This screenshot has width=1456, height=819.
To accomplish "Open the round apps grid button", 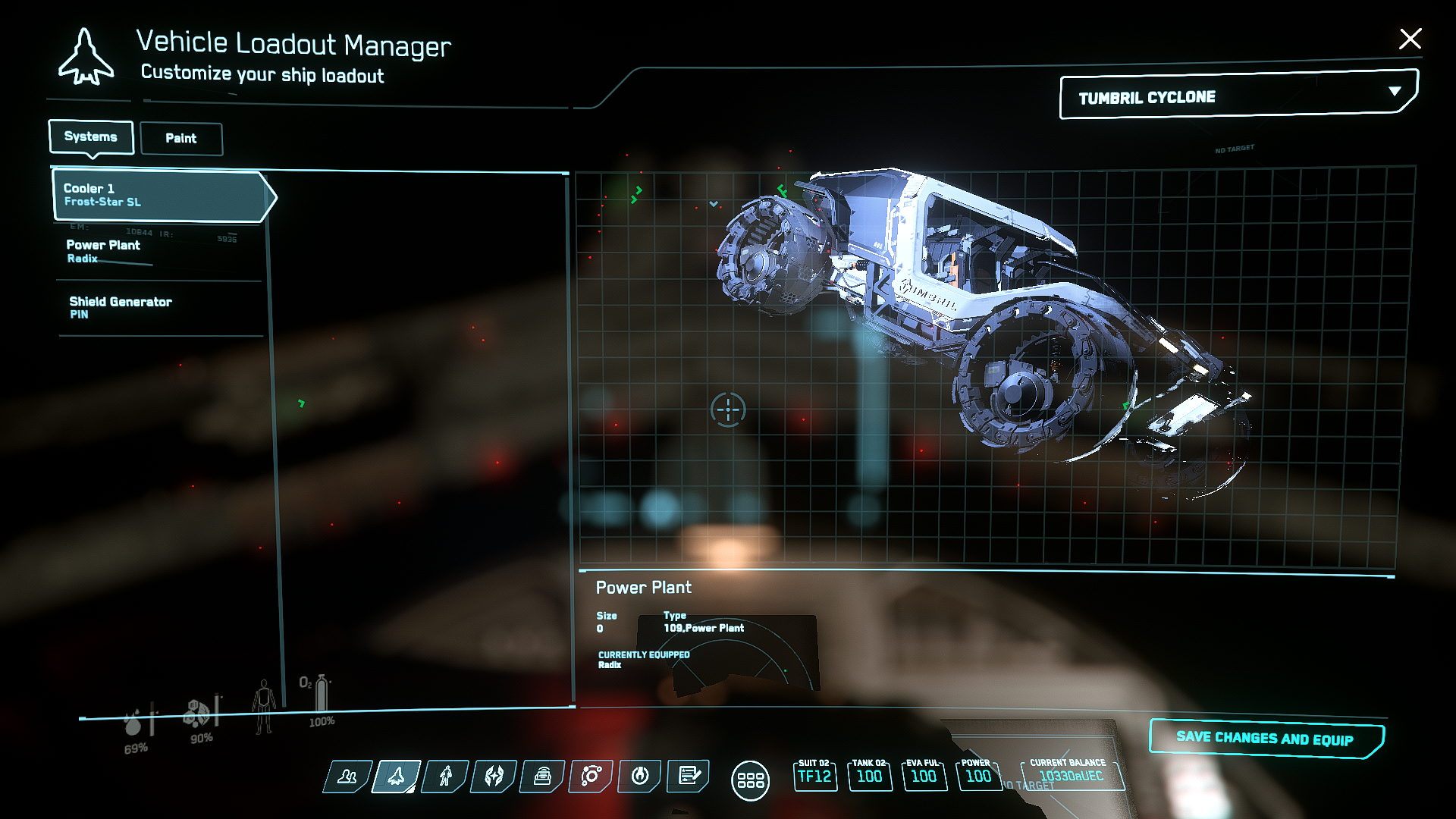I will point(750,780).
